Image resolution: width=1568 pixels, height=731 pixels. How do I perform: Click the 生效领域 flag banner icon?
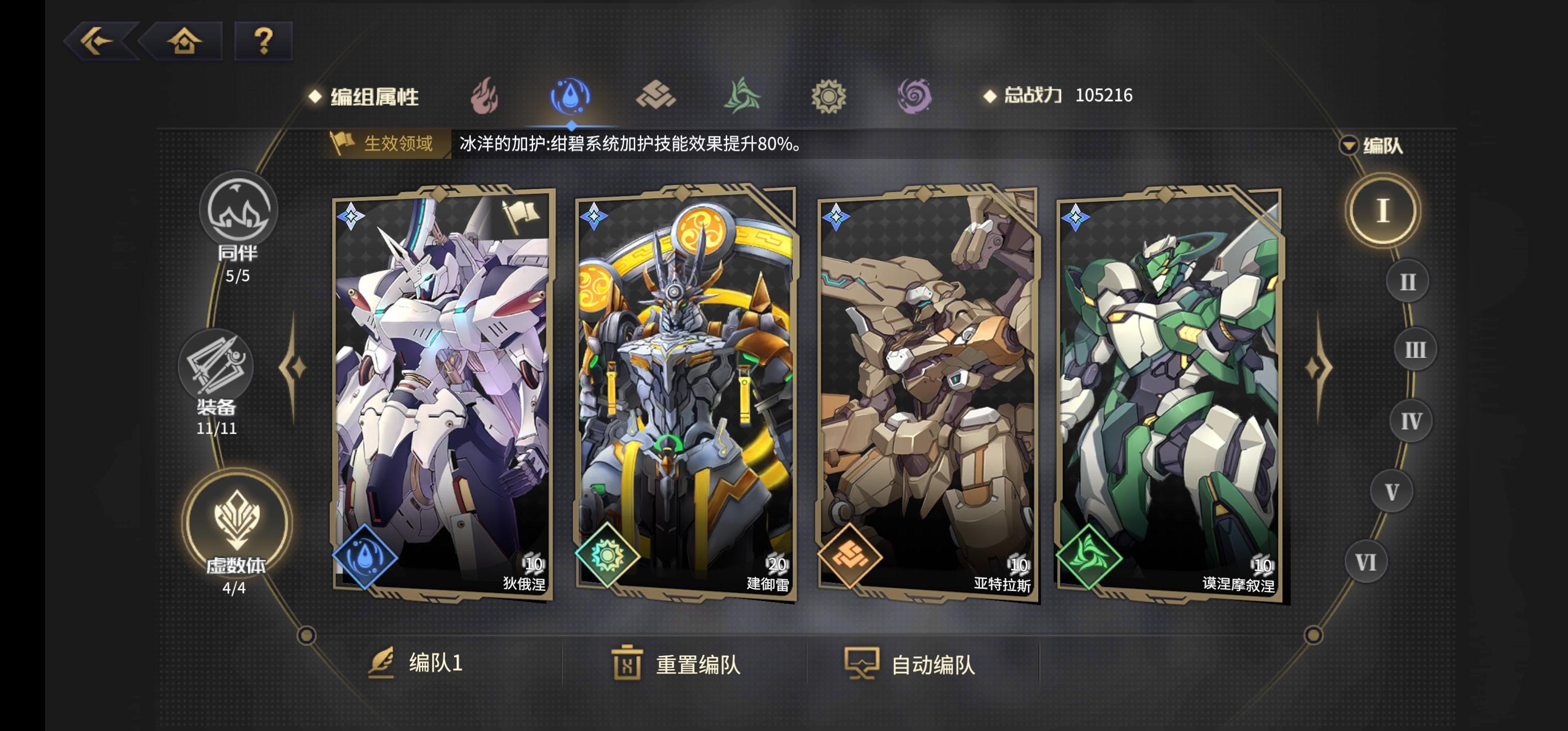pos(343,143)
